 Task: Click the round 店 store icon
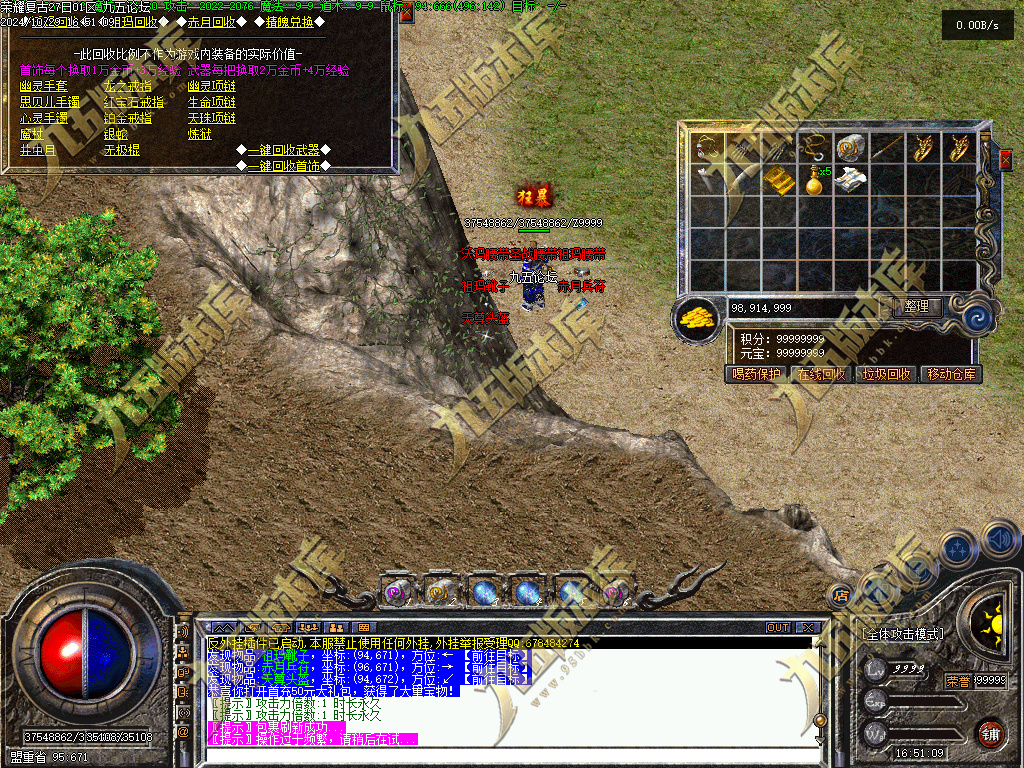point(840,594)
